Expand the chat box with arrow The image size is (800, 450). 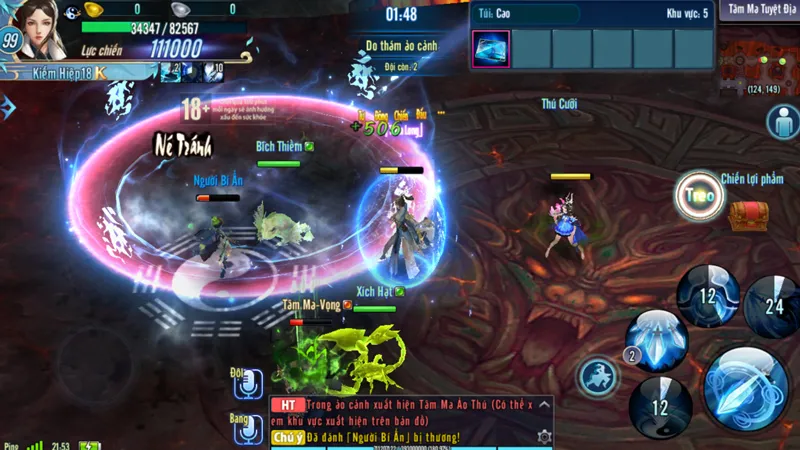click(544, 405)
